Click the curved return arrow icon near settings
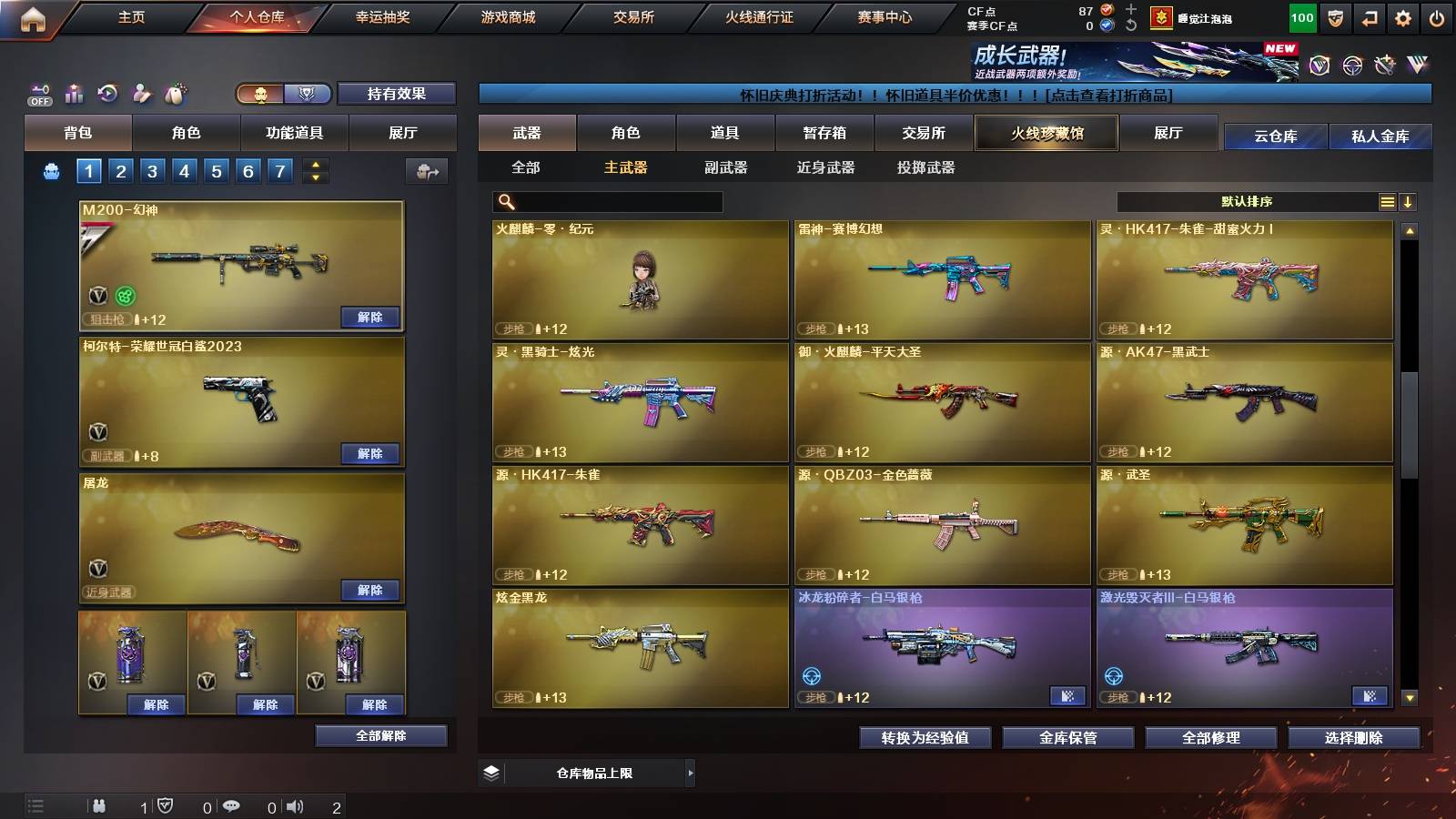 coord(1368,15)
